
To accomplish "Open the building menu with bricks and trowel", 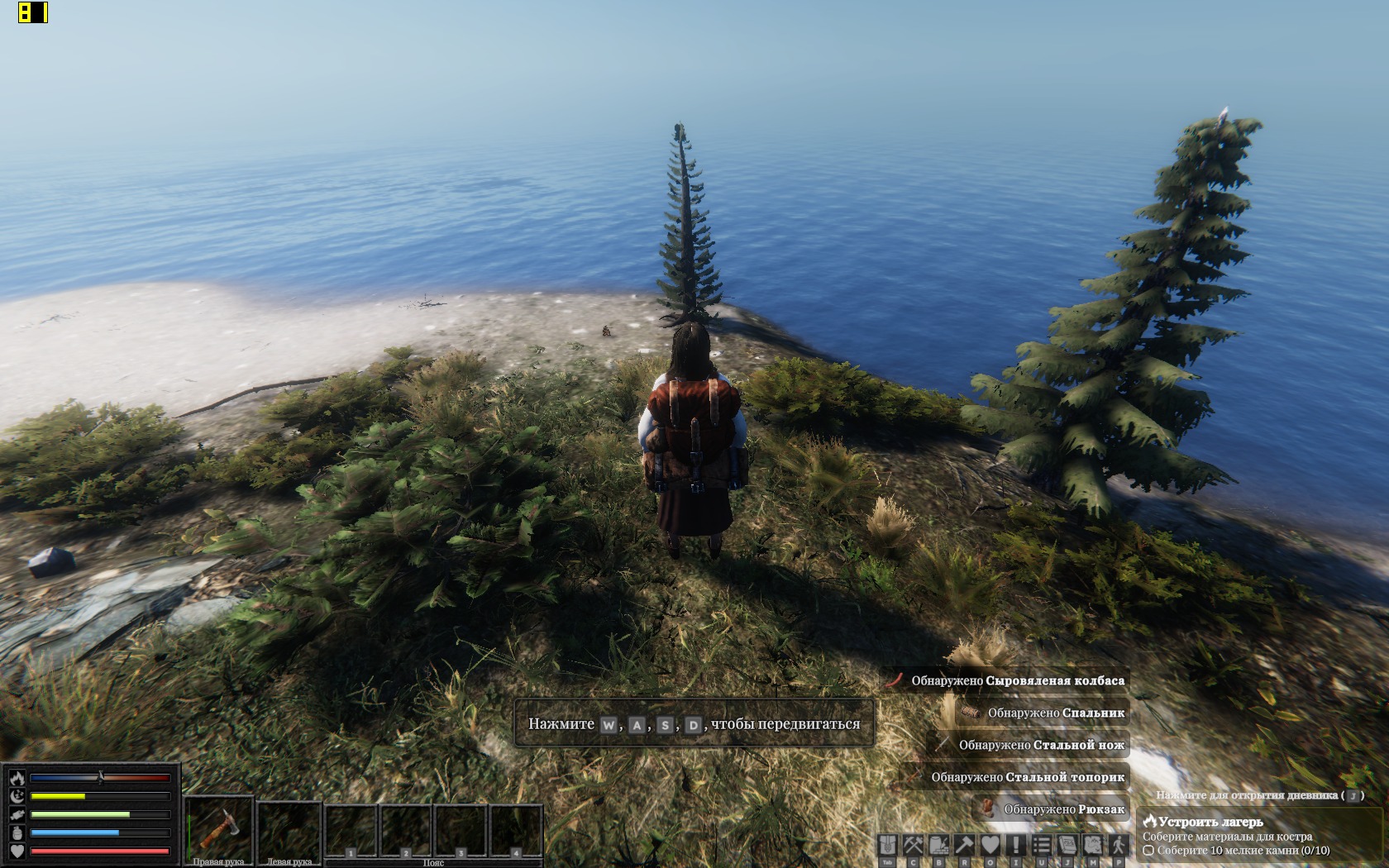I will 939,845.
